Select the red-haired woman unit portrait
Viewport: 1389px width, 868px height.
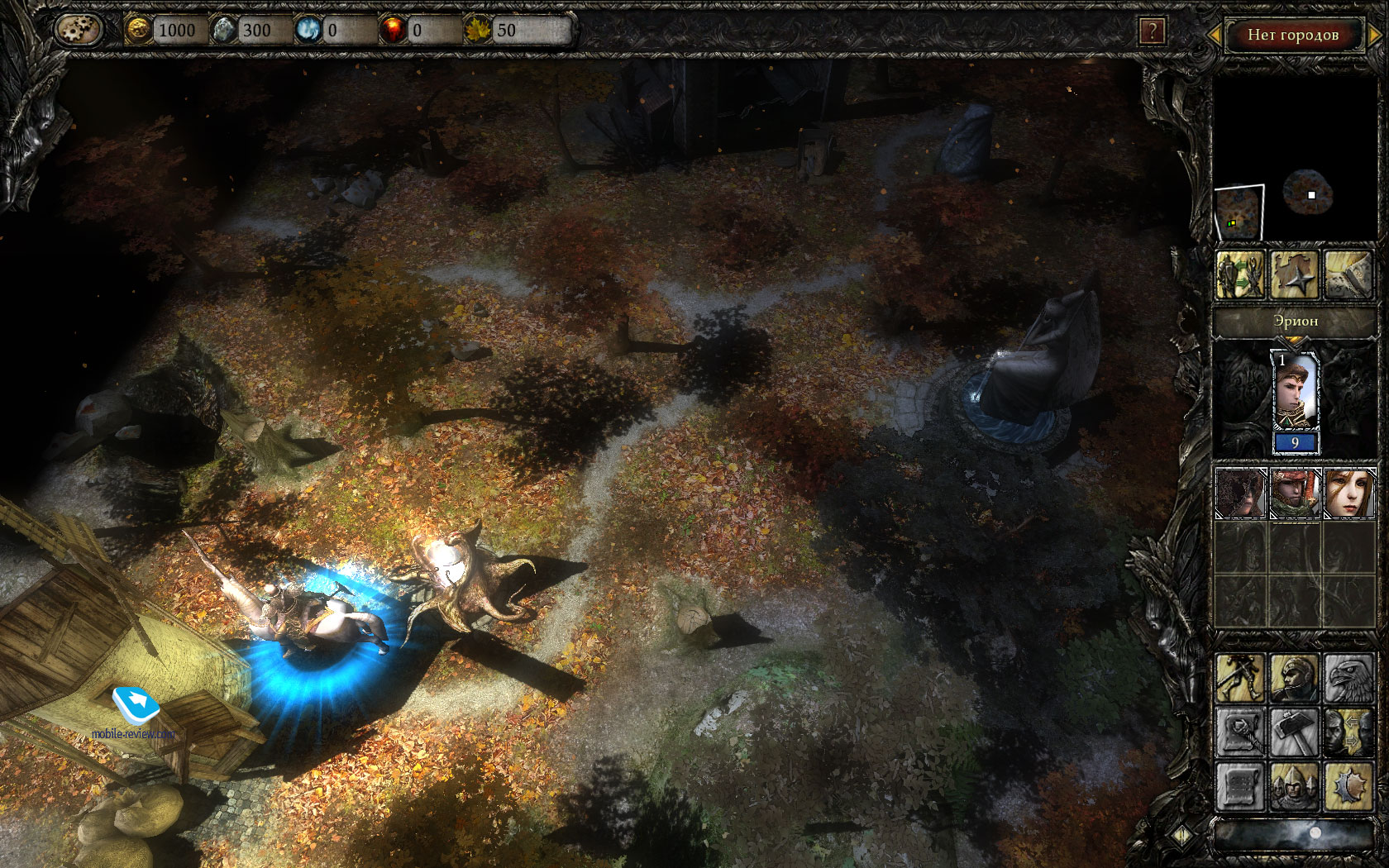(x=1349, y=494)
